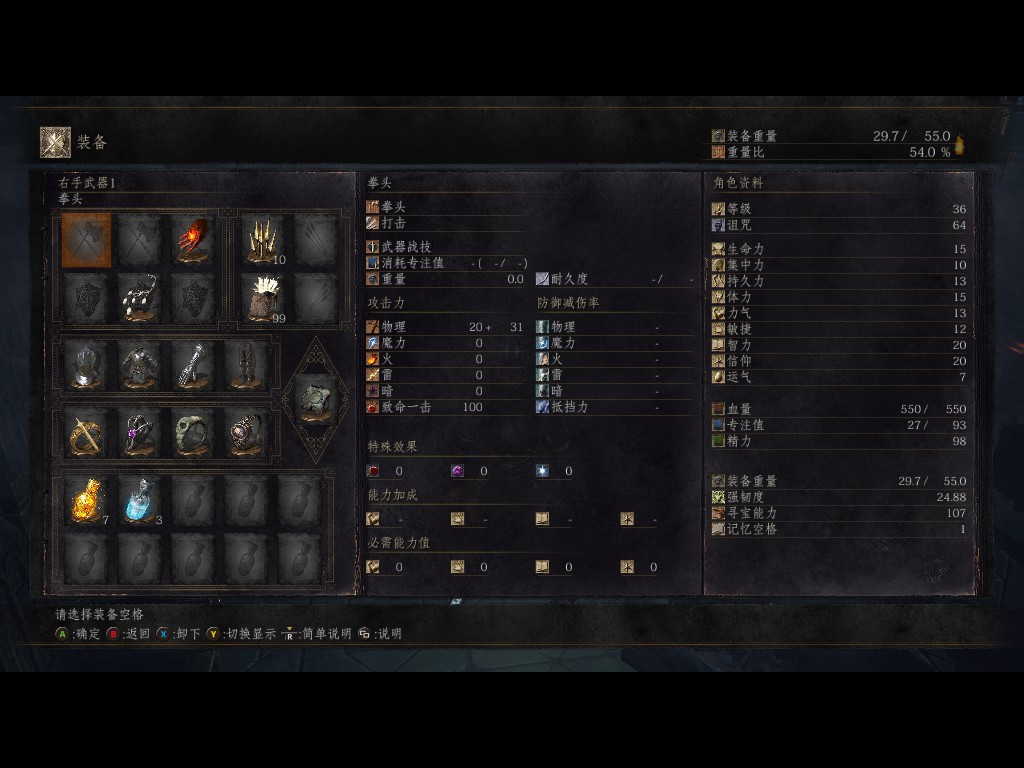This screenshot has width=1024, height=768.
Task: Open the golden arrows slot with 10
Action: (x=263, y=240)
